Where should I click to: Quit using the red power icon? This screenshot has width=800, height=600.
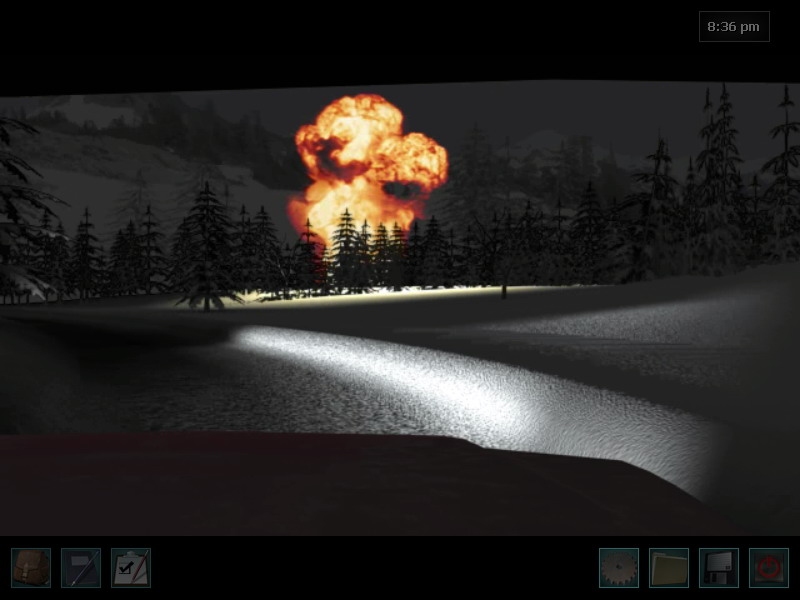[x=769, y=567]
